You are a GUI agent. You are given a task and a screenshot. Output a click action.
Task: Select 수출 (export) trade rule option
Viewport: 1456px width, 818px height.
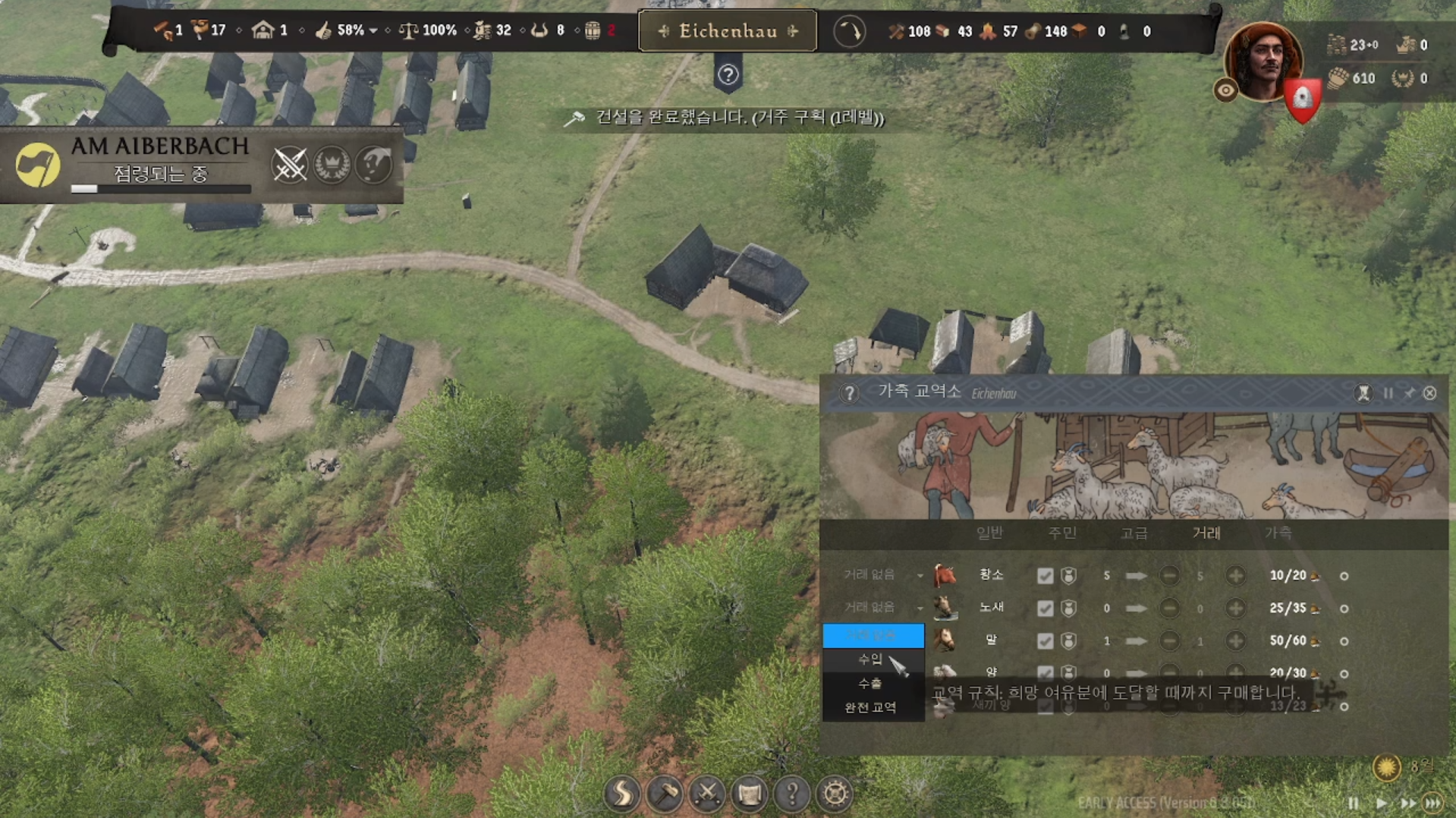pyautogui.click(x=870, y=684)
